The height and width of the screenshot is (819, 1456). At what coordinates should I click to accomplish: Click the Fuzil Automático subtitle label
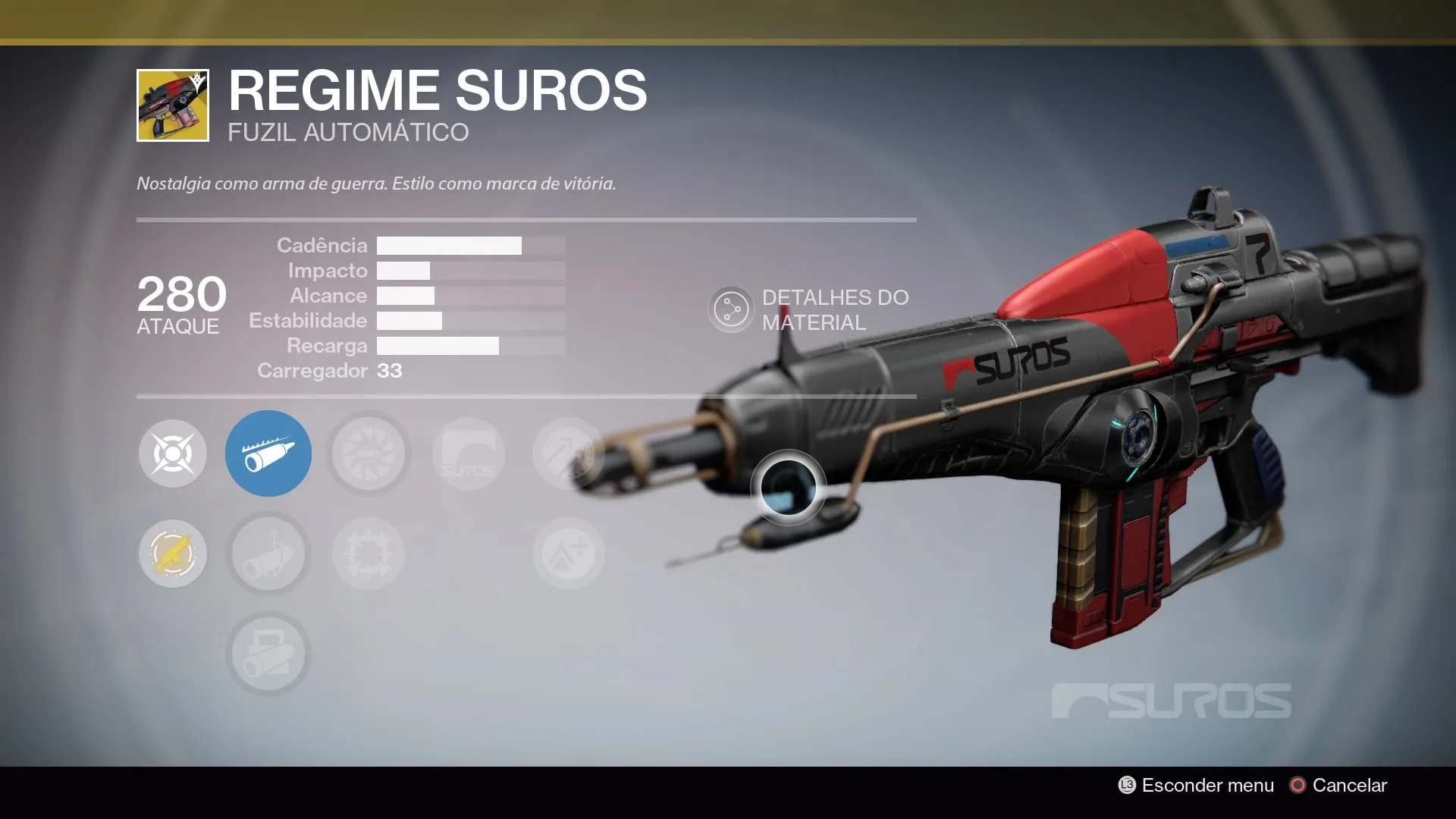[x=348, y=133]
